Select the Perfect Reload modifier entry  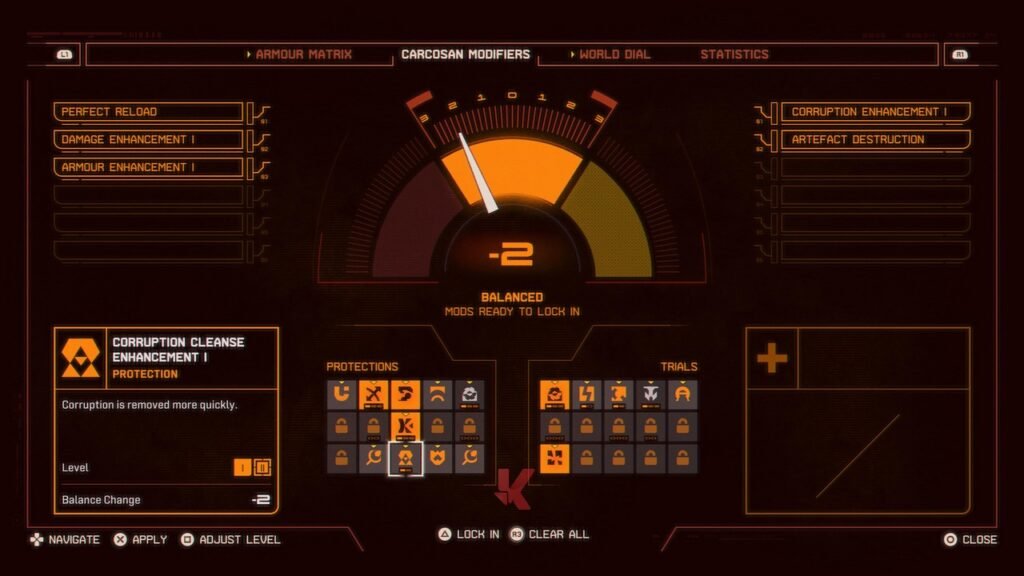tap(148, 112)
